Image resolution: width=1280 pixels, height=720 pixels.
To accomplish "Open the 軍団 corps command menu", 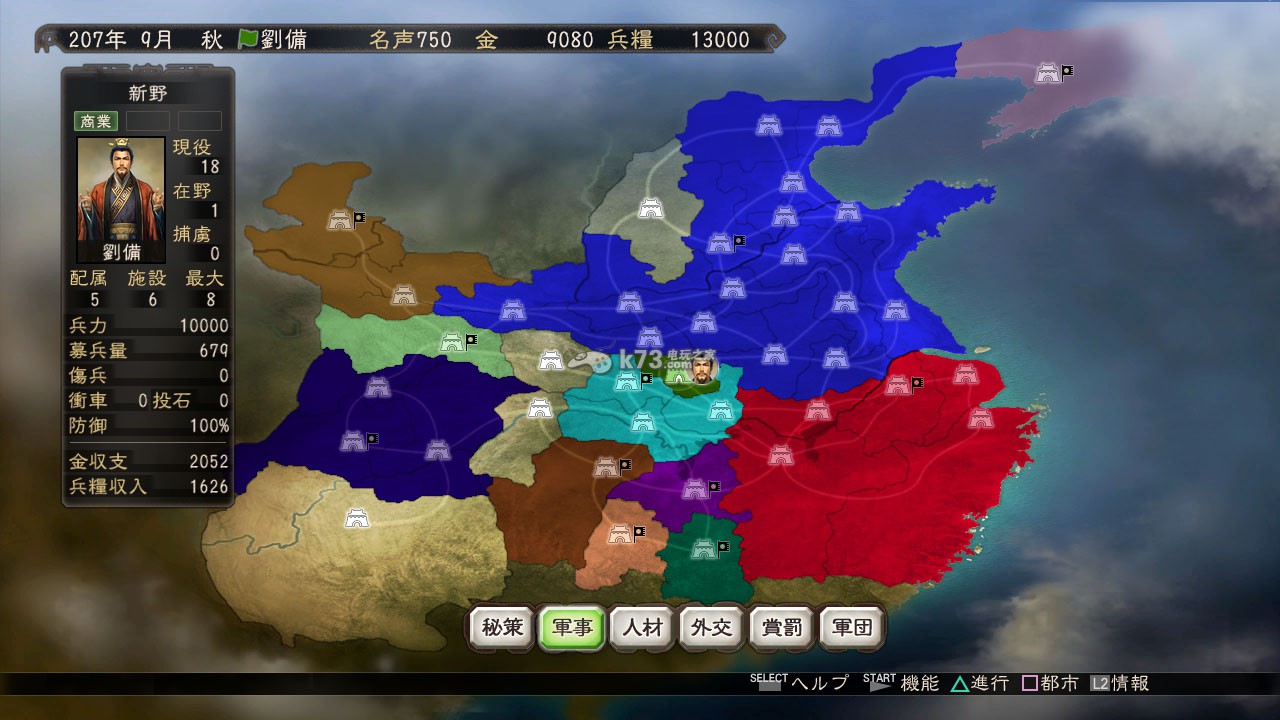I will tap(851, 627).
